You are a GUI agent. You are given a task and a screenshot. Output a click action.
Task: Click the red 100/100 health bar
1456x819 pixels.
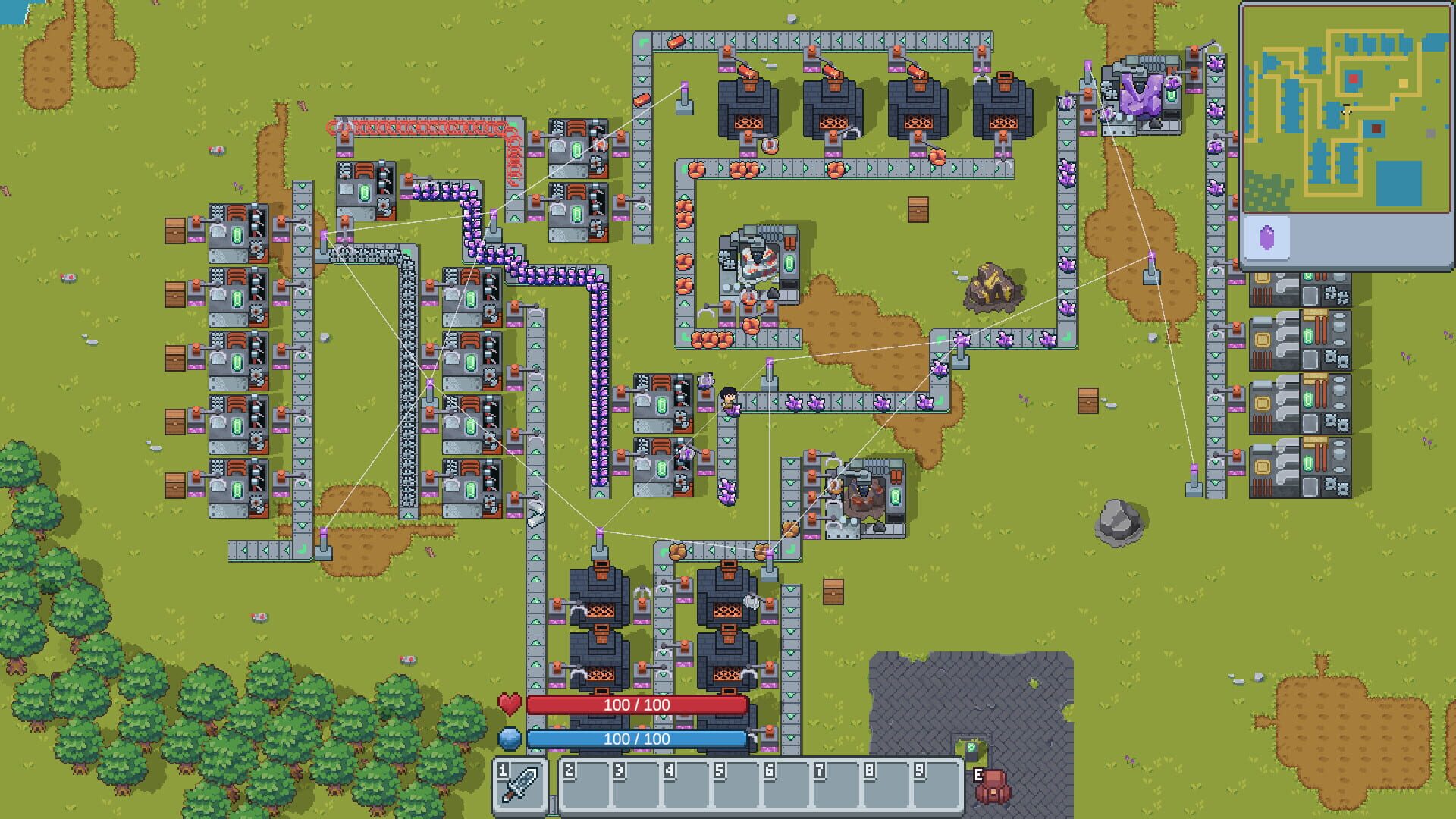click(x=637, y=704)
